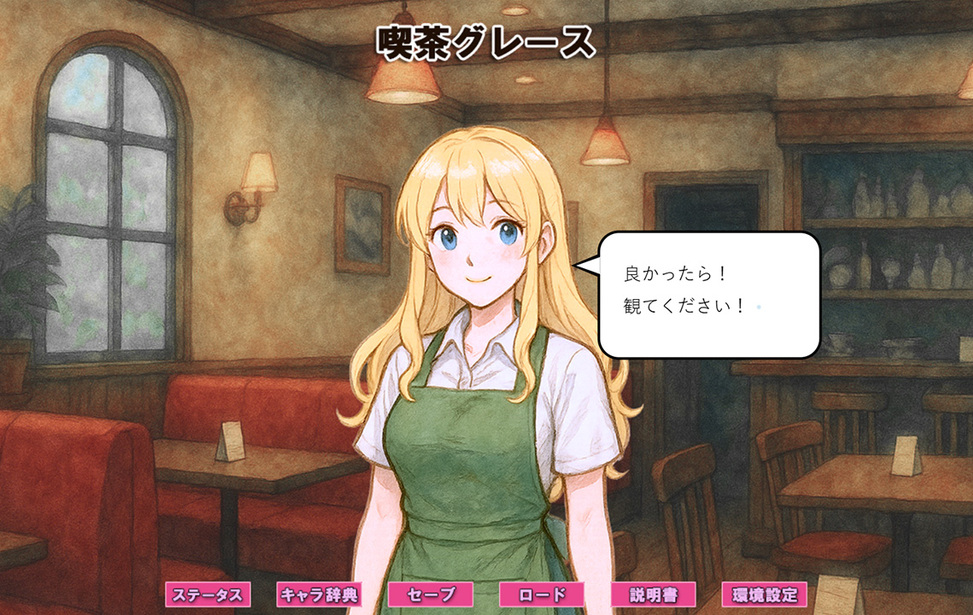Choose the ロード load button
The height and width of the screenshot is (615, 973).
(542, 595)
